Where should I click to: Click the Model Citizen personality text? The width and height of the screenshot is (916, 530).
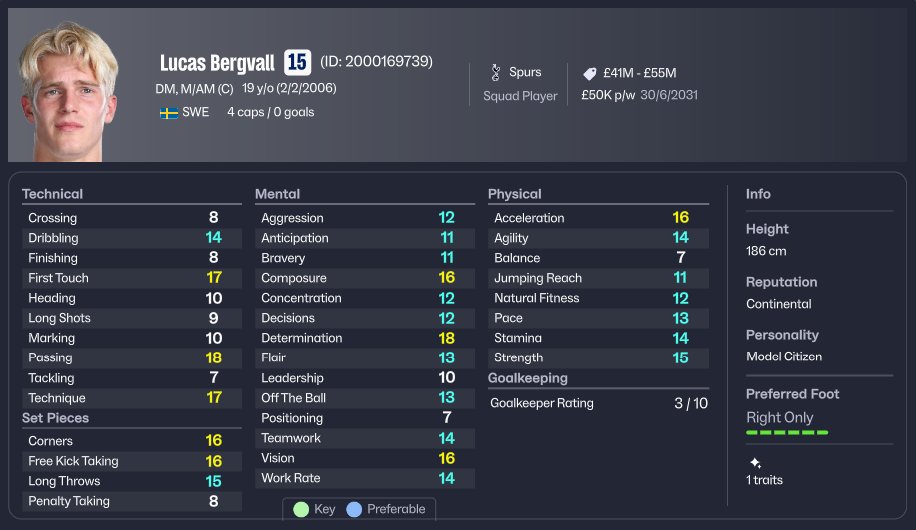point(782,357)
